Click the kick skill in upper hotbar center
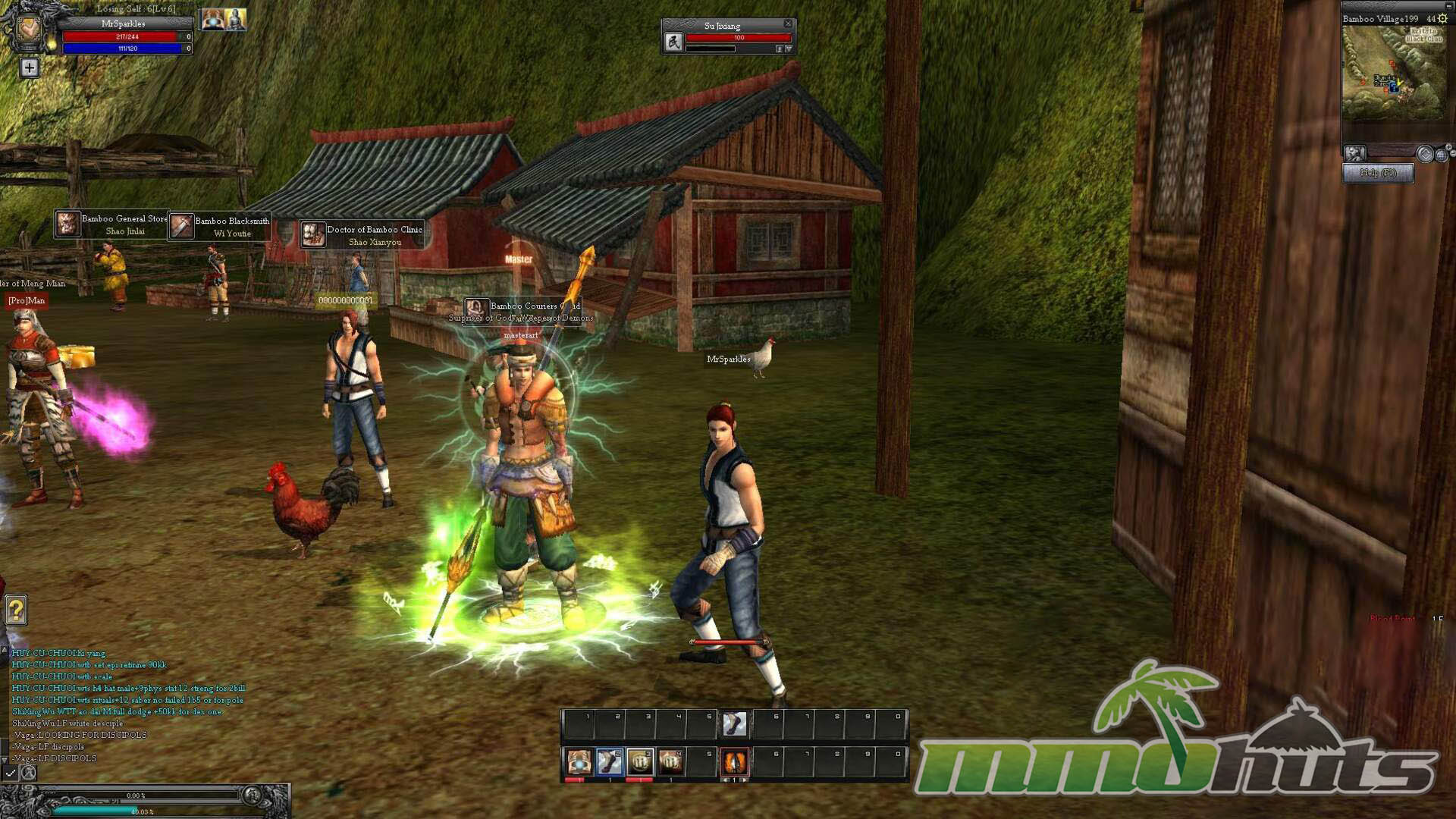 [x=734, y=724]
